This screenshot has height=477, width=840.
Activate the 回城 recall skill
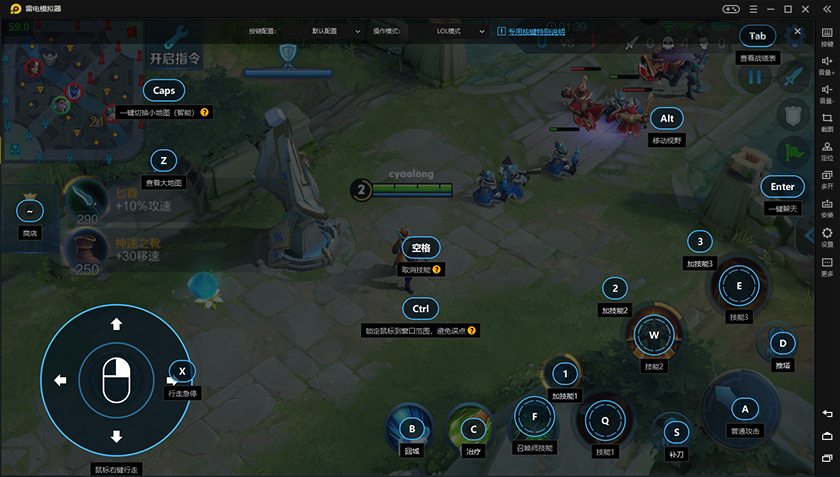point(411,429)
